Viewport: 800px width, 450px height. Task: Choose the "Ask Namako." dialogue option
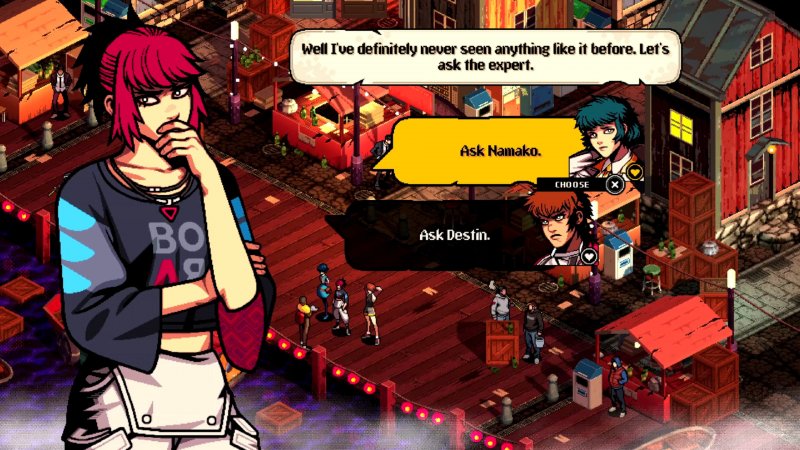pos(486,151)
